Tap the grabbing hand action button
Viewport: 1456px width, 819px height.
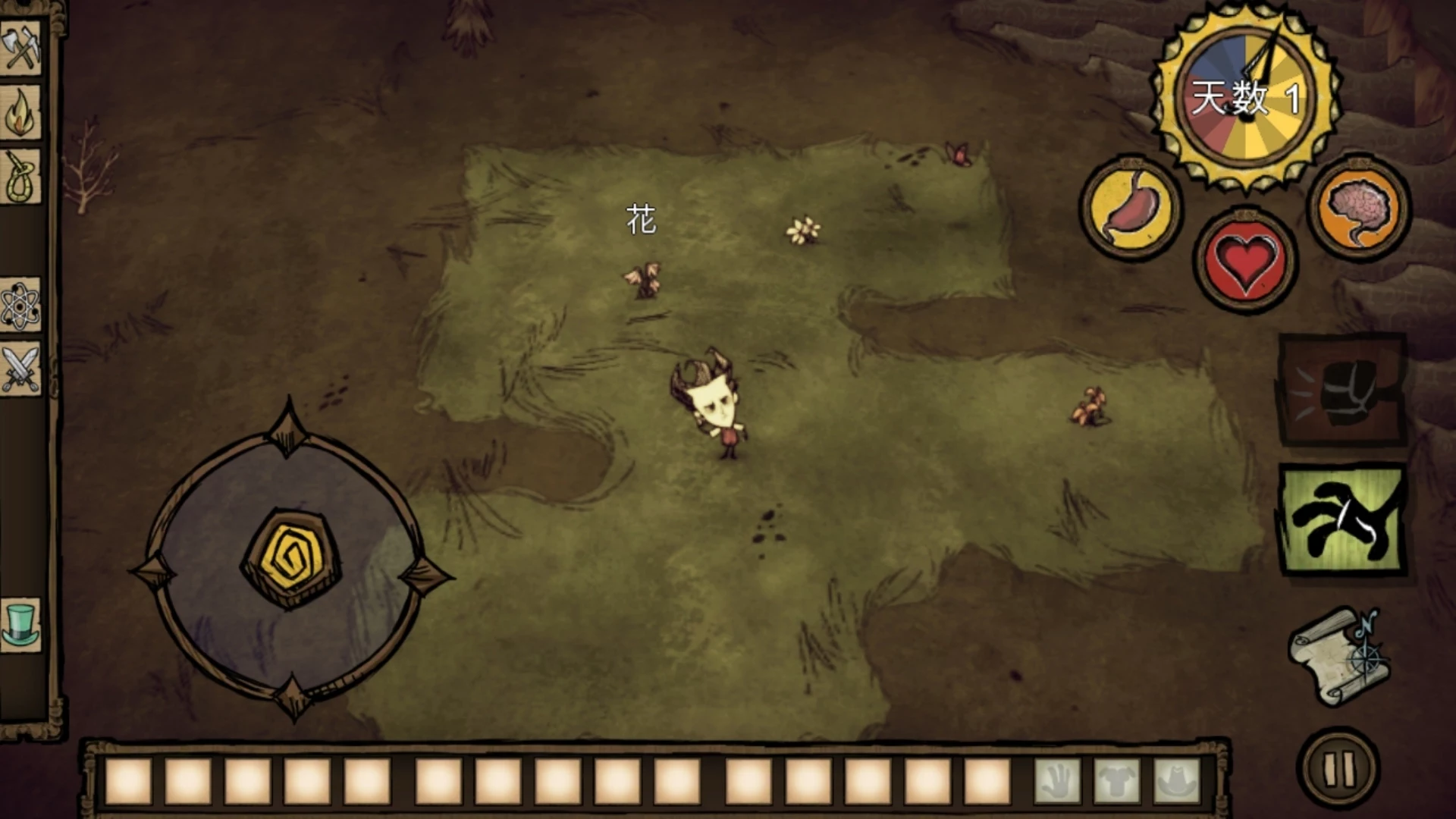pyautogui.click(x=1341, y=520)
